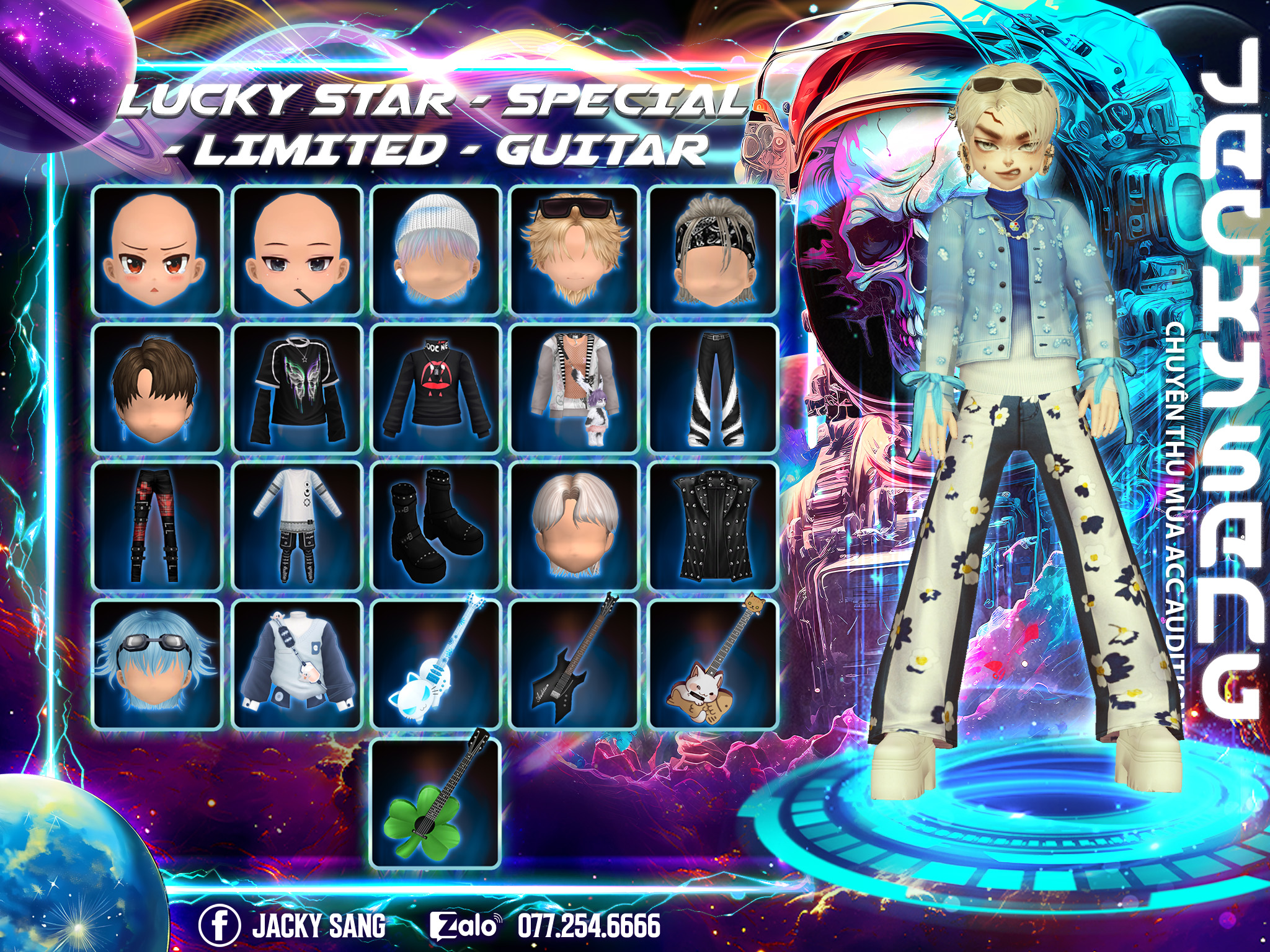Select the lucky cat guitar tile
The image size is (1270, 952).
[713, 665]
